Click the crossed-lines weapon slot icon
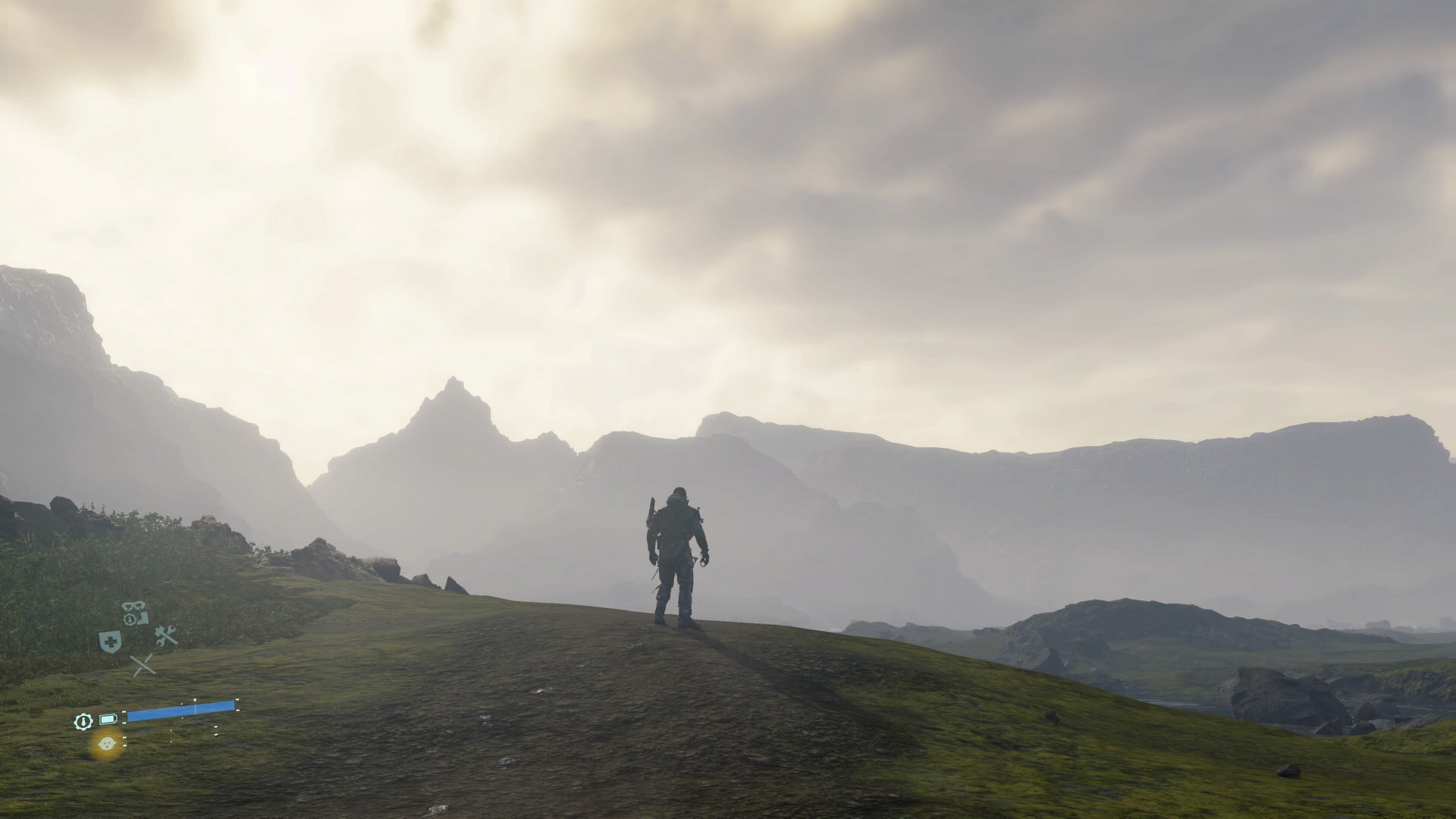This screenshot has width=1456, height=819. (x=143, y=665)
